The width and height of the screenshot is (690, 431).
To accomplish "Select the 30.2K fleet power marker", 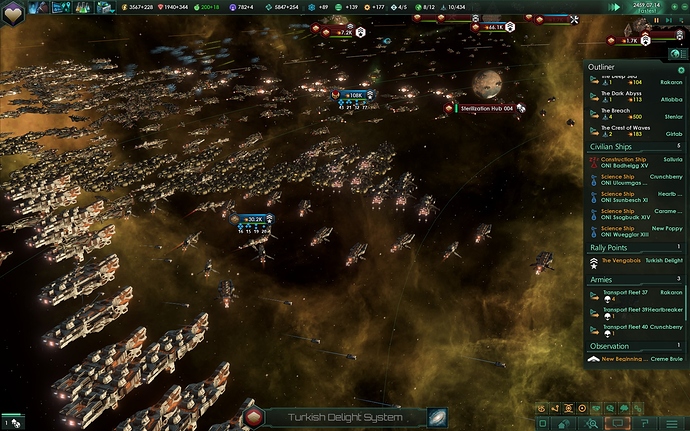I will [x=250, y=218].
